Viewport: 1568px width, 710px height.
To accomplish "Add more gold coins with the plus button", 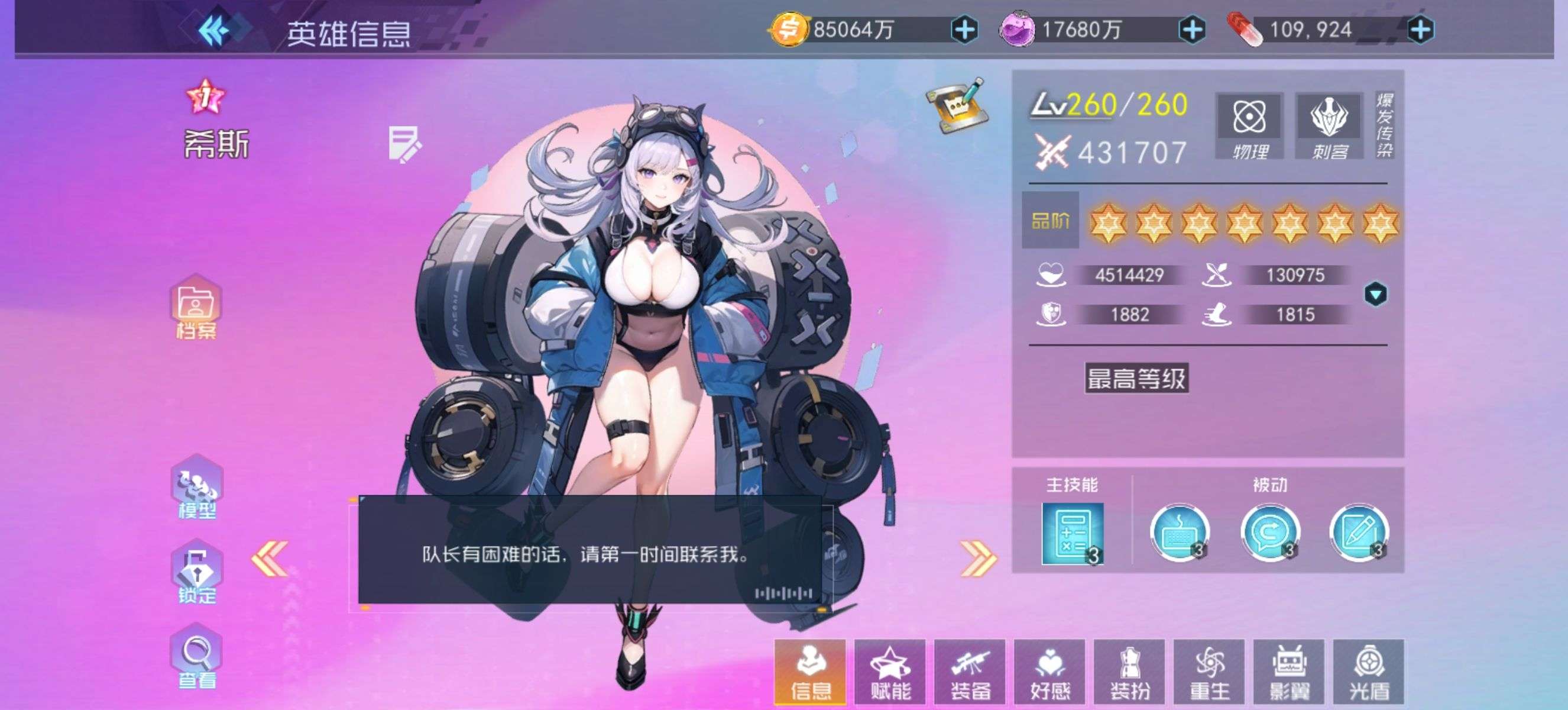I will coord(965,30).
